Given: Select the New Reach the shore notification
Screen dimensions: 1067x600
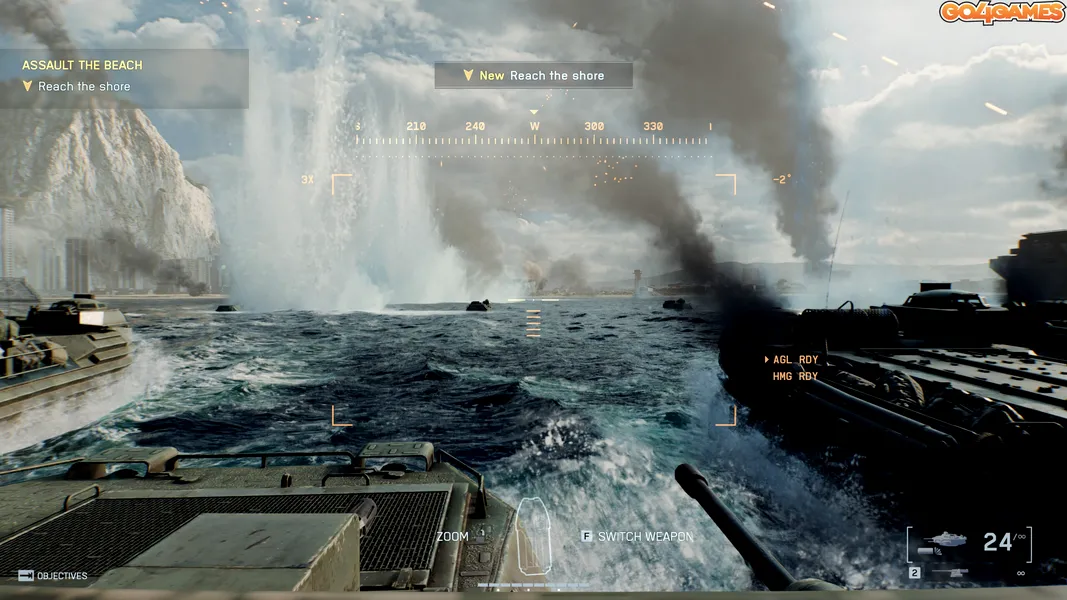Looking at the screenshot, I should (533, 75).
